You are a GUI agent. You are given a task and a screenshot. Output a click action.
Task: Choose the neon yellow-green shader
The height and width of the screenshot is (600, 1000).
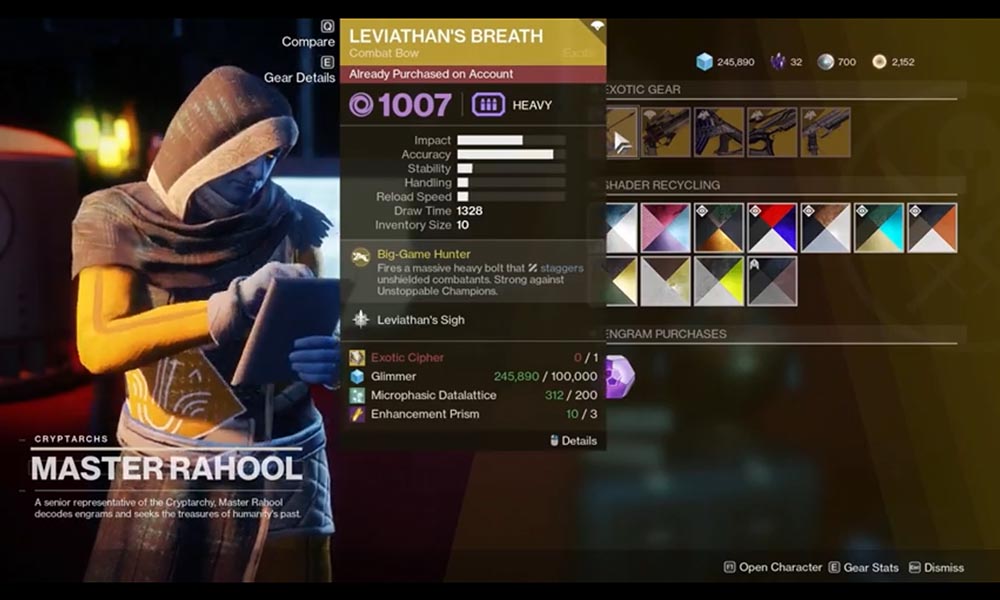719,281
